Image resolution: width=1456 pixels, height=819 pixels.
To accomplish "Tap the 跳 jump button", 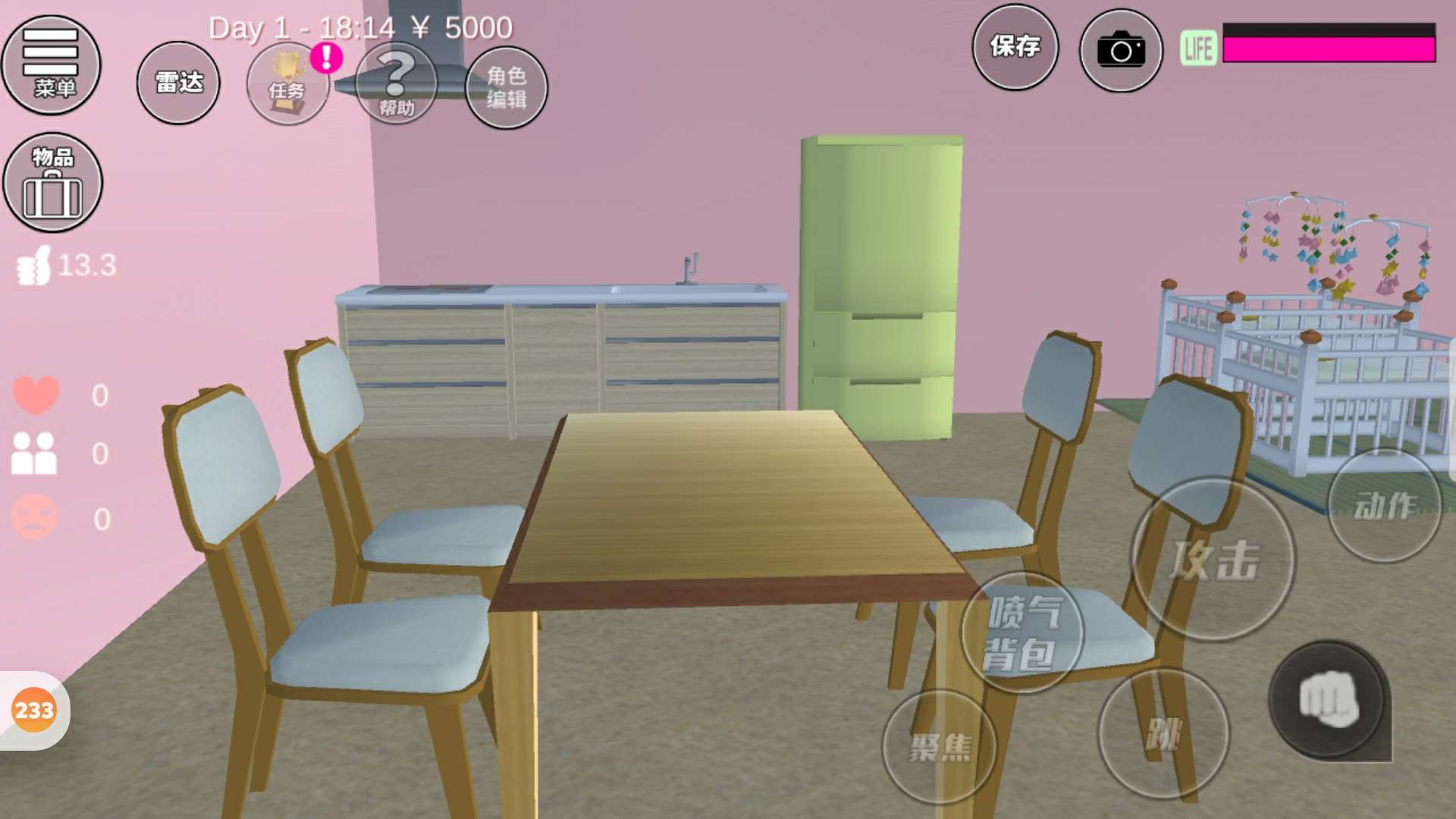I will [1163, 733].
